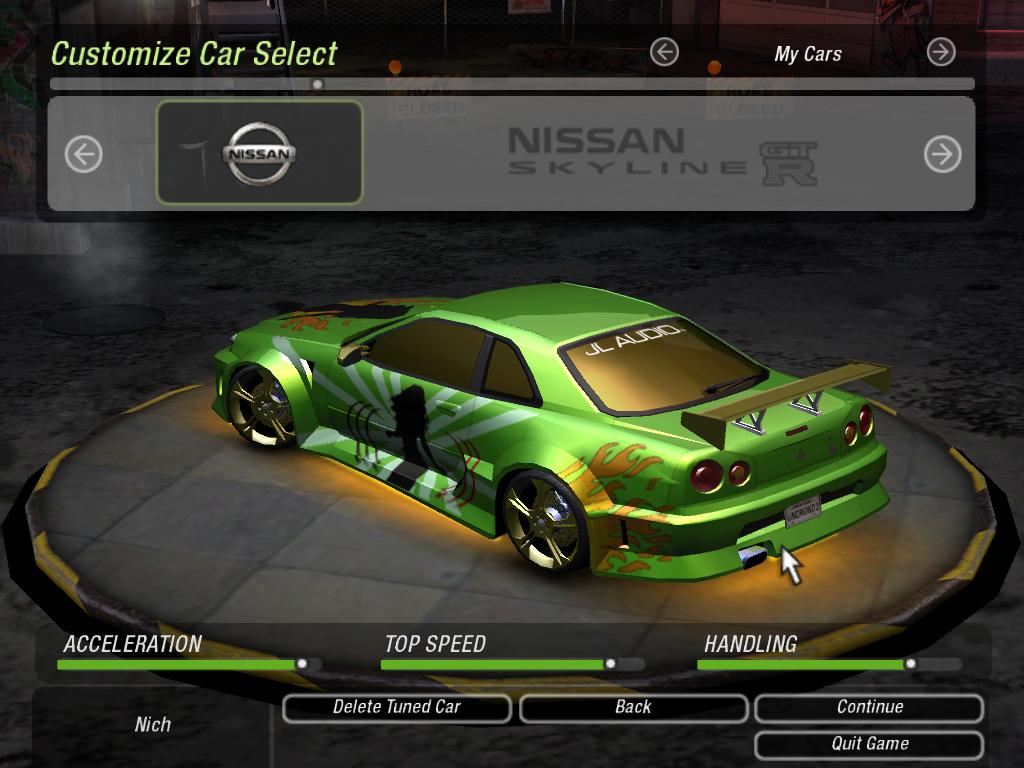
Task: Switch to next category after My Cars
Action: [x=941, y=52]
